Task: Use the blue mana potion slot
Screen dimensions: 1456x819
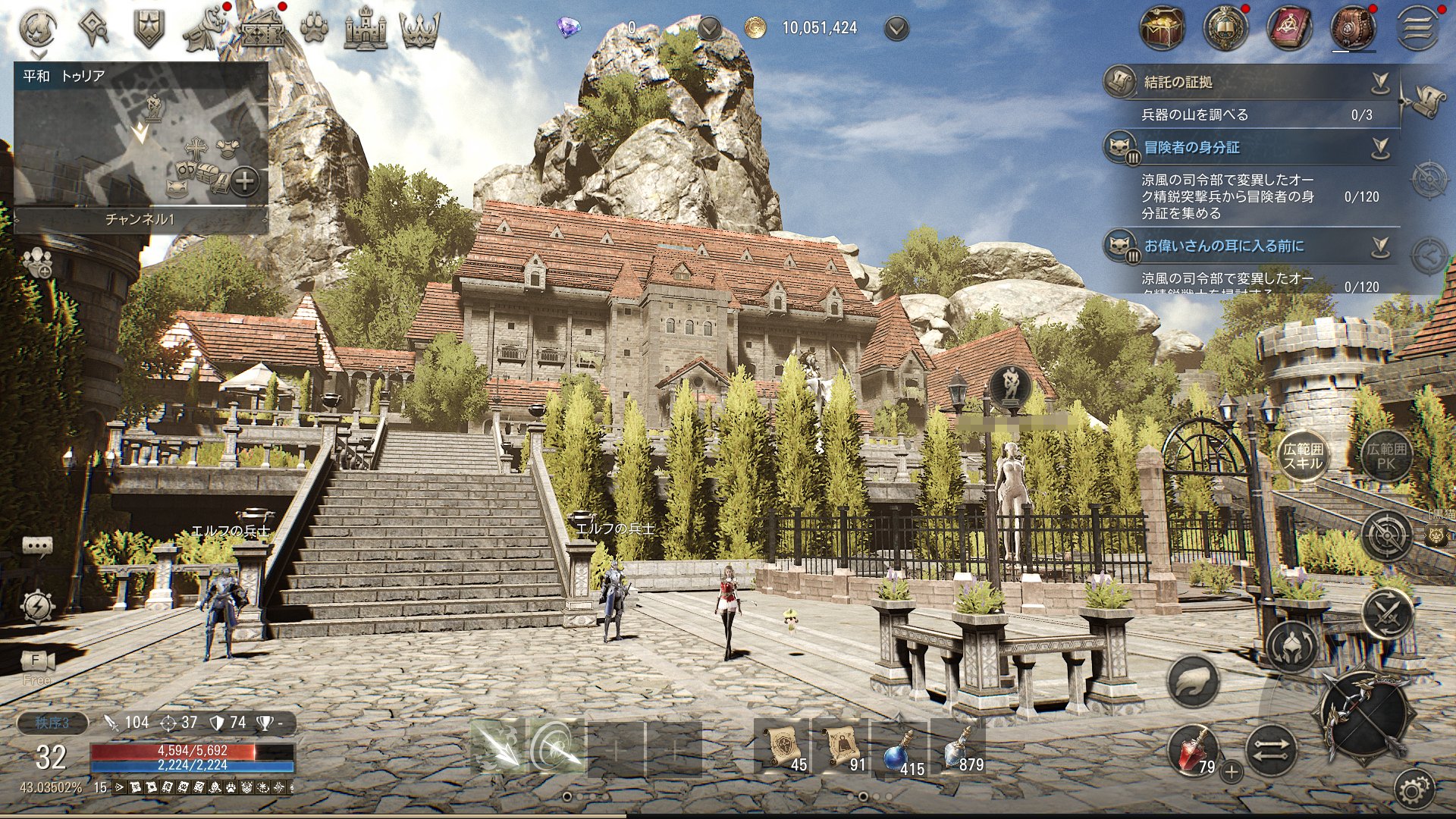Action: tap(899, 750)
